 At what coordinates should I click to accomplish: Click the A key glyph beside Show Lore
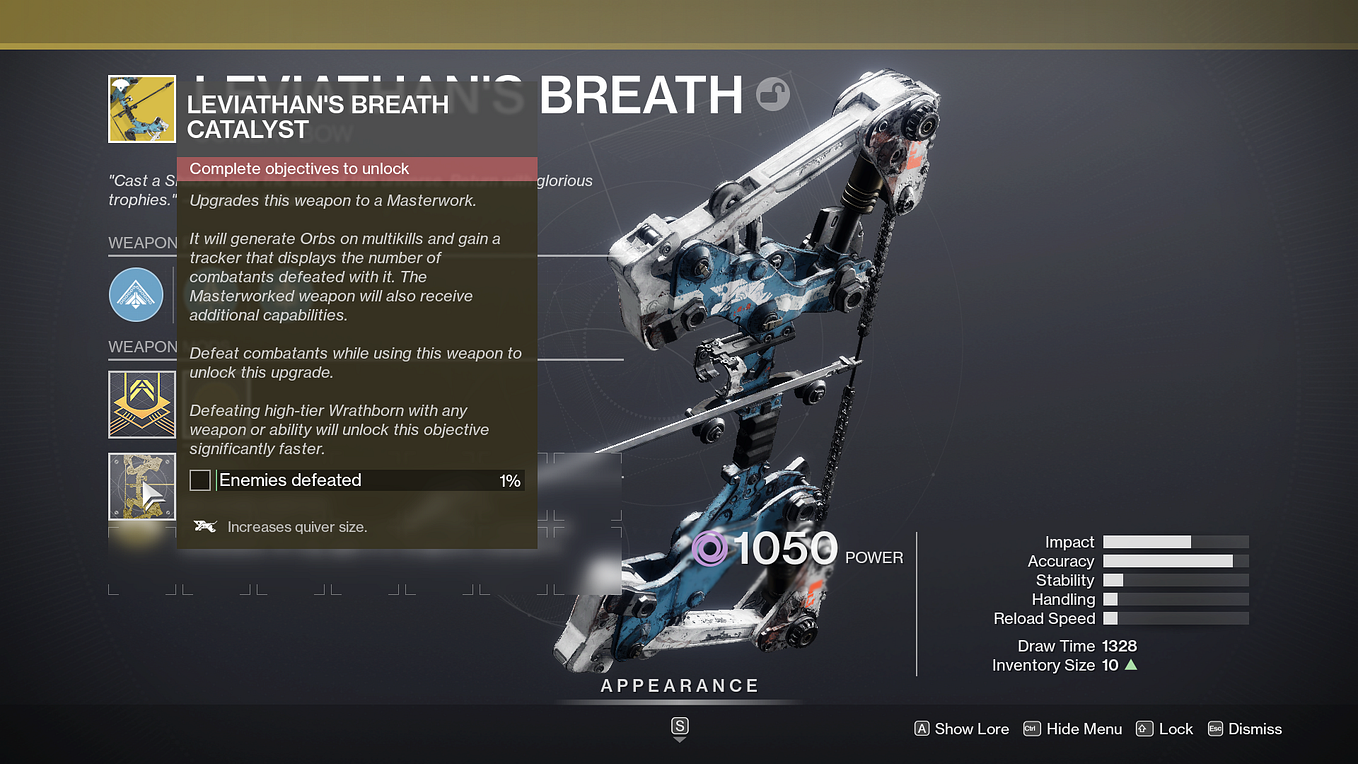921,729
